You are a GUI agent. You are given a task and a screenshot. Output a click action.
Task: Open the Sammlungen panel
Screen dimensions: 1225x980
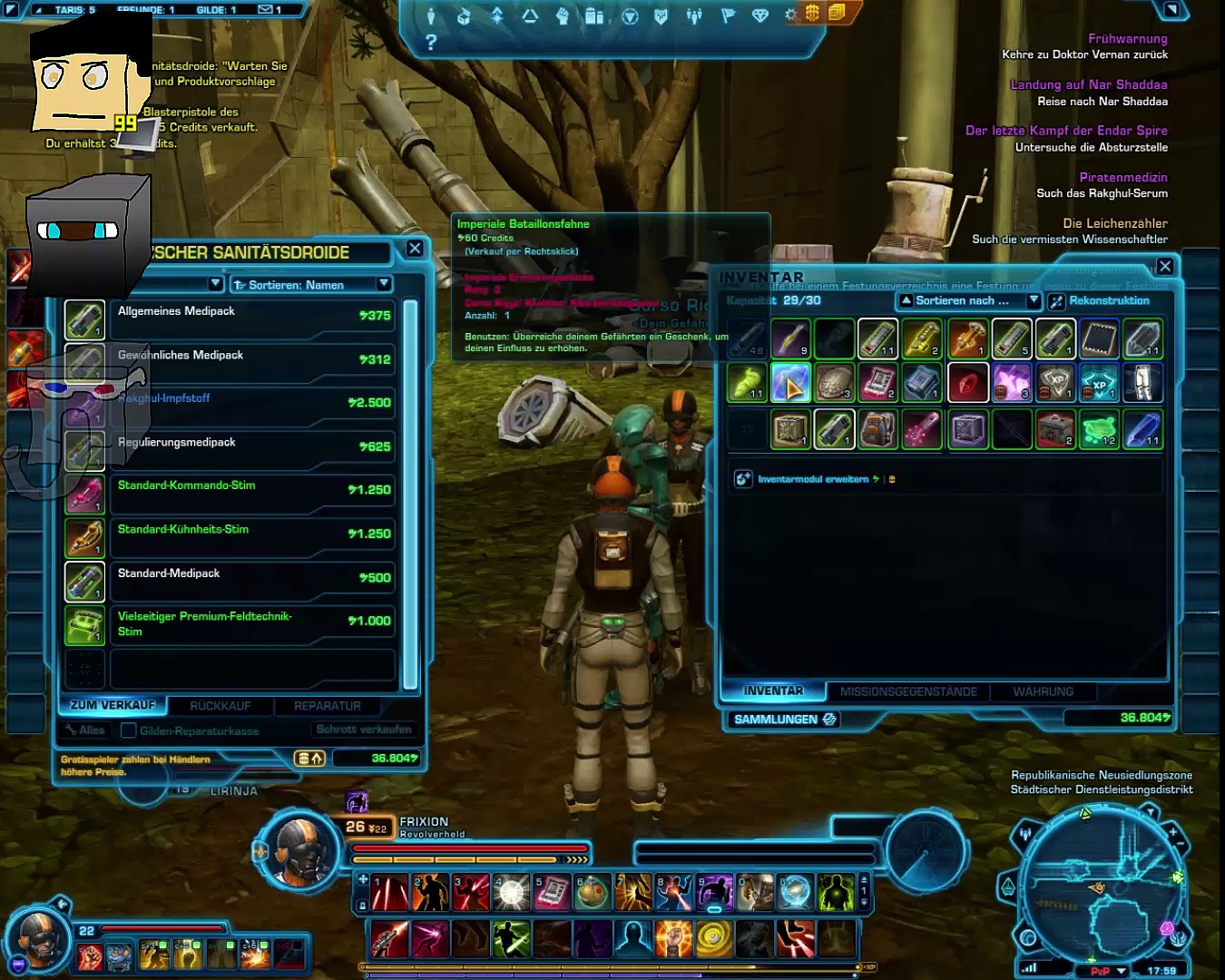point(784,720)
